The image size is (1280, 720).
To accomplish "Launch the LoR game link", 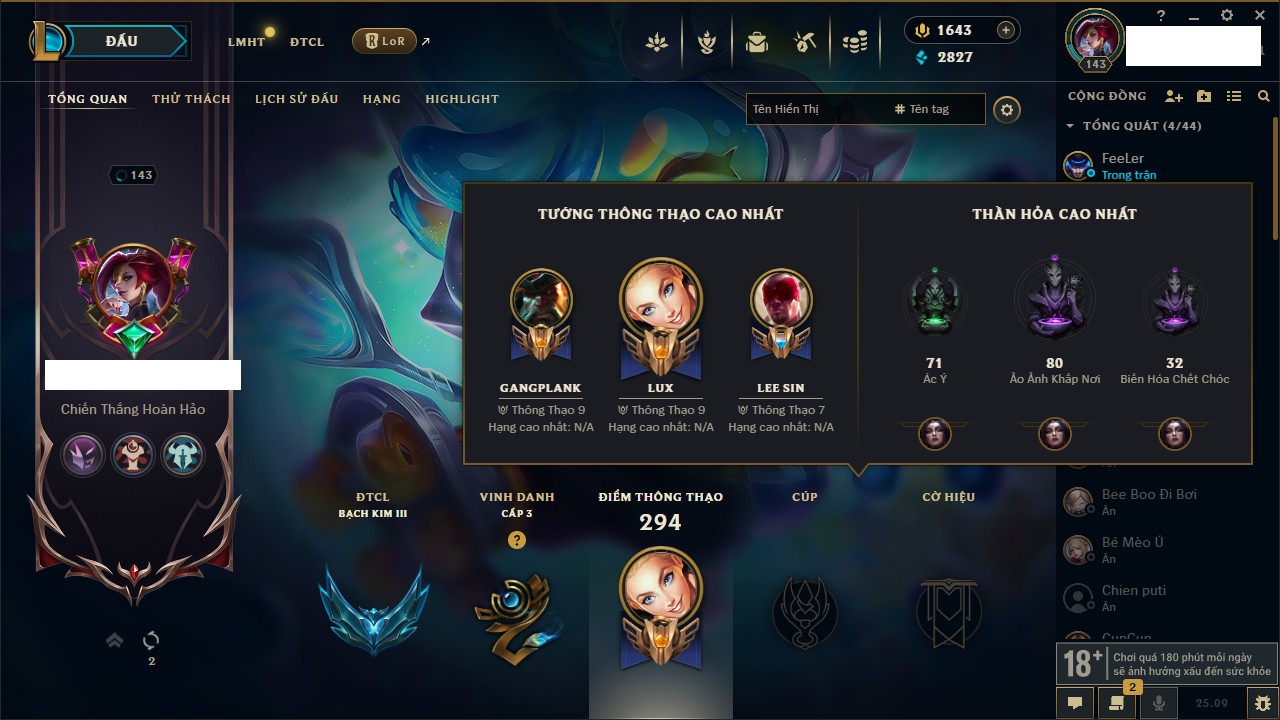I will 384,41.
